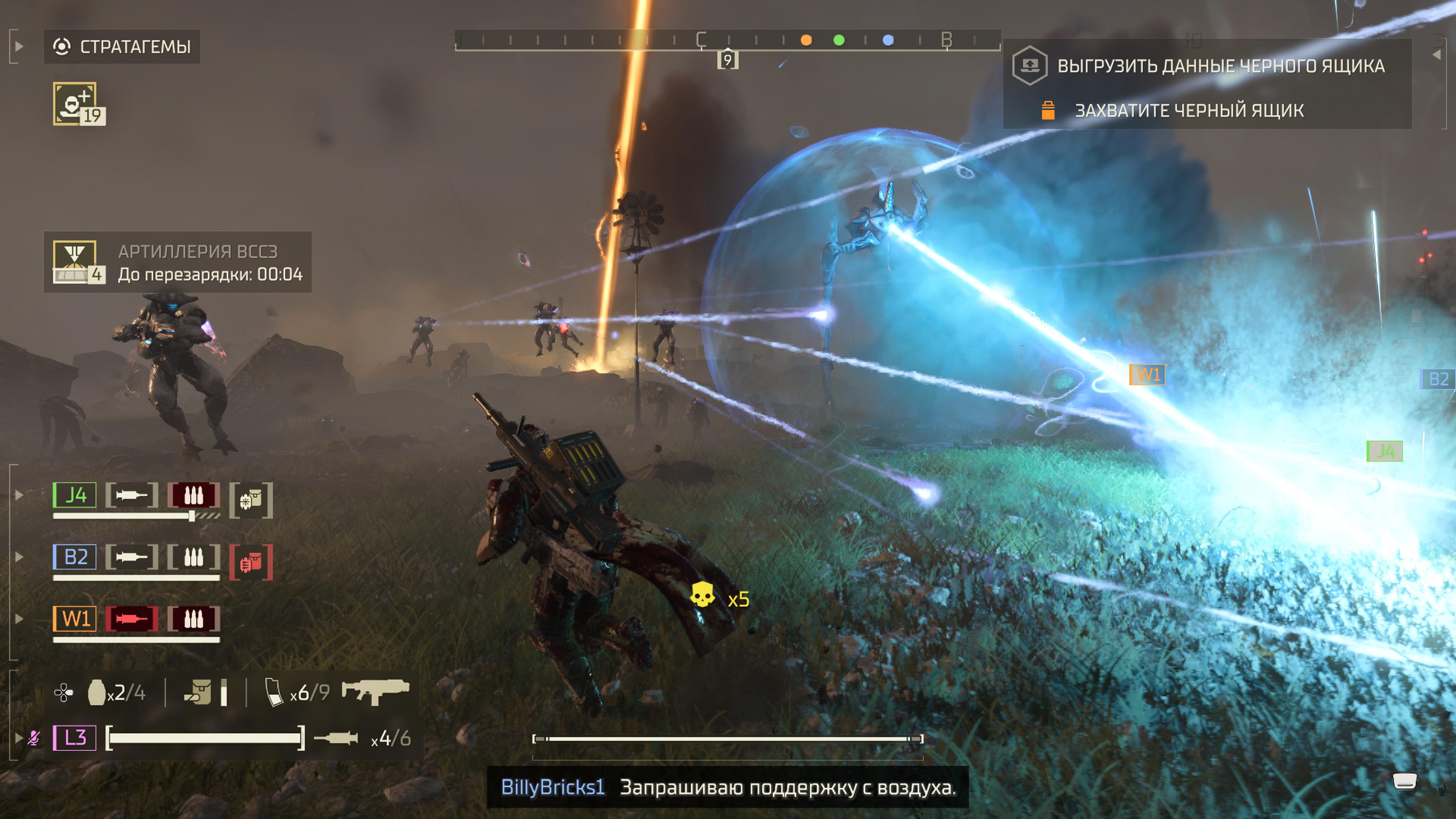Click the player L3 tag
Screen dimensions: 1456x819
click(x=75, y=737)
